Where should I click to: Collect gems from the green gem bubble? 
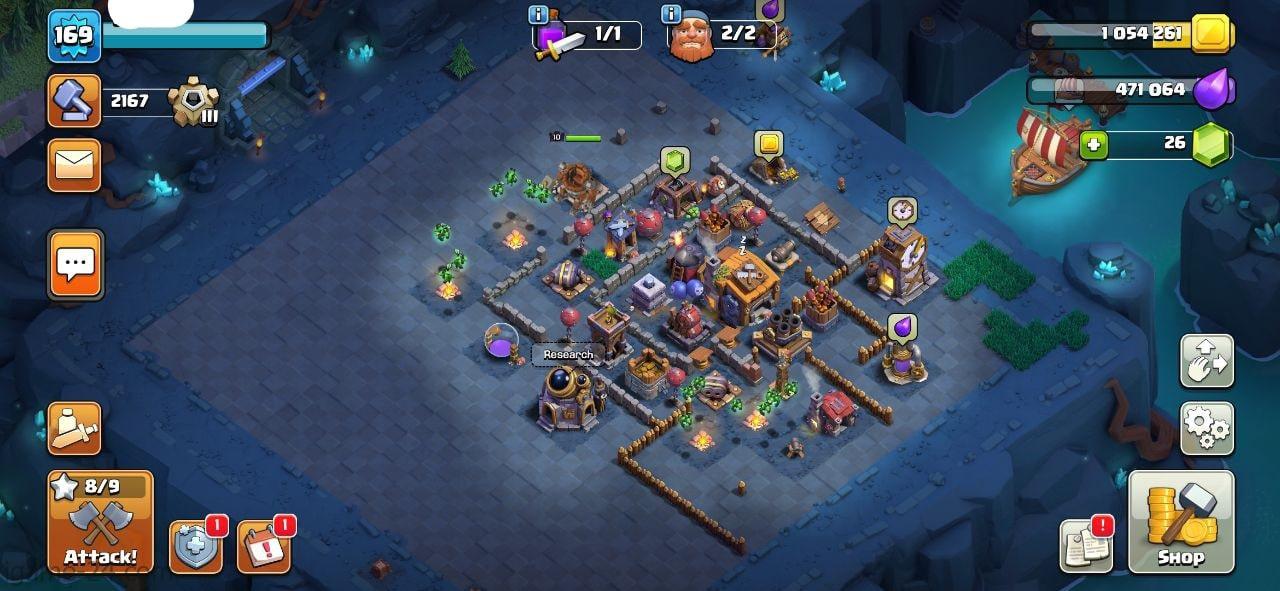pos(675,161)
